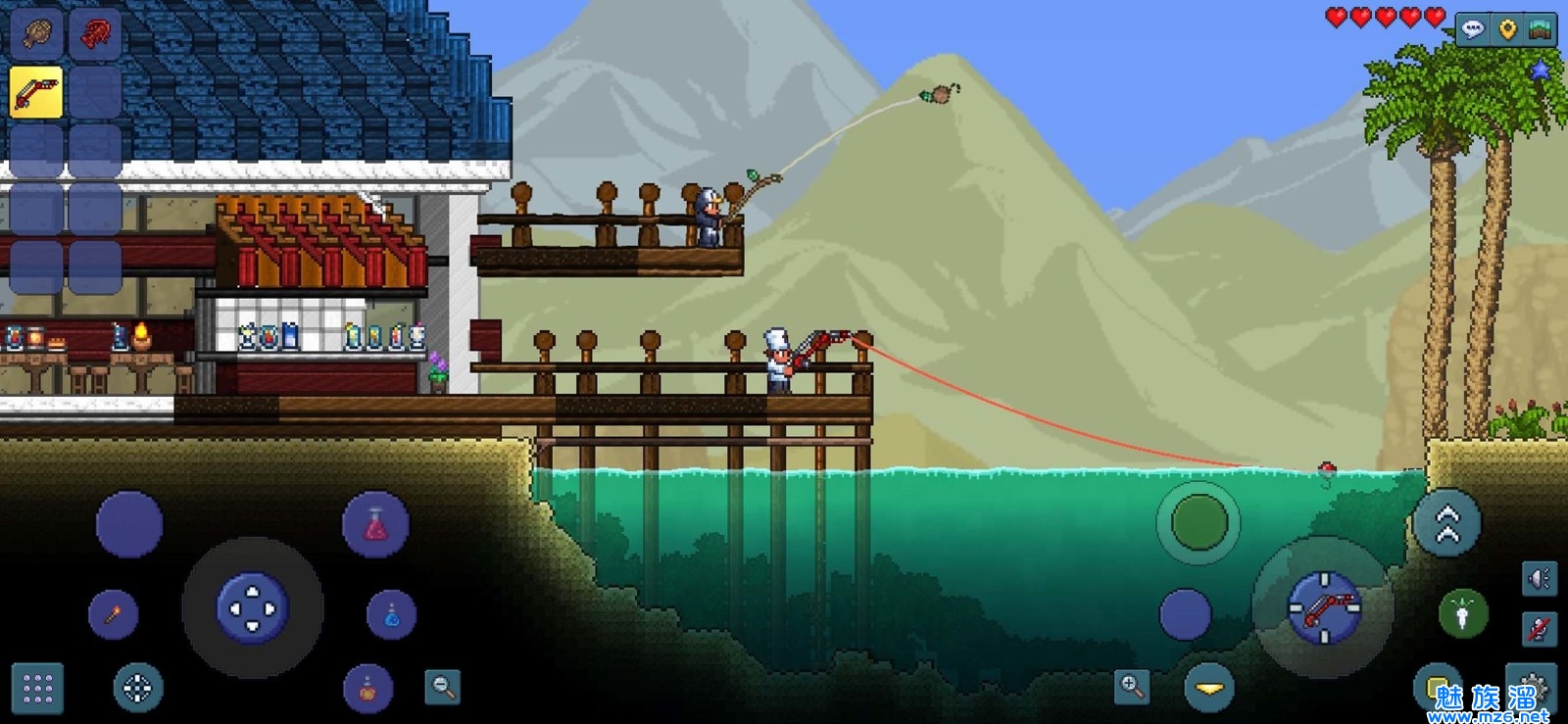Open the map pin icon

point(1507,29)
